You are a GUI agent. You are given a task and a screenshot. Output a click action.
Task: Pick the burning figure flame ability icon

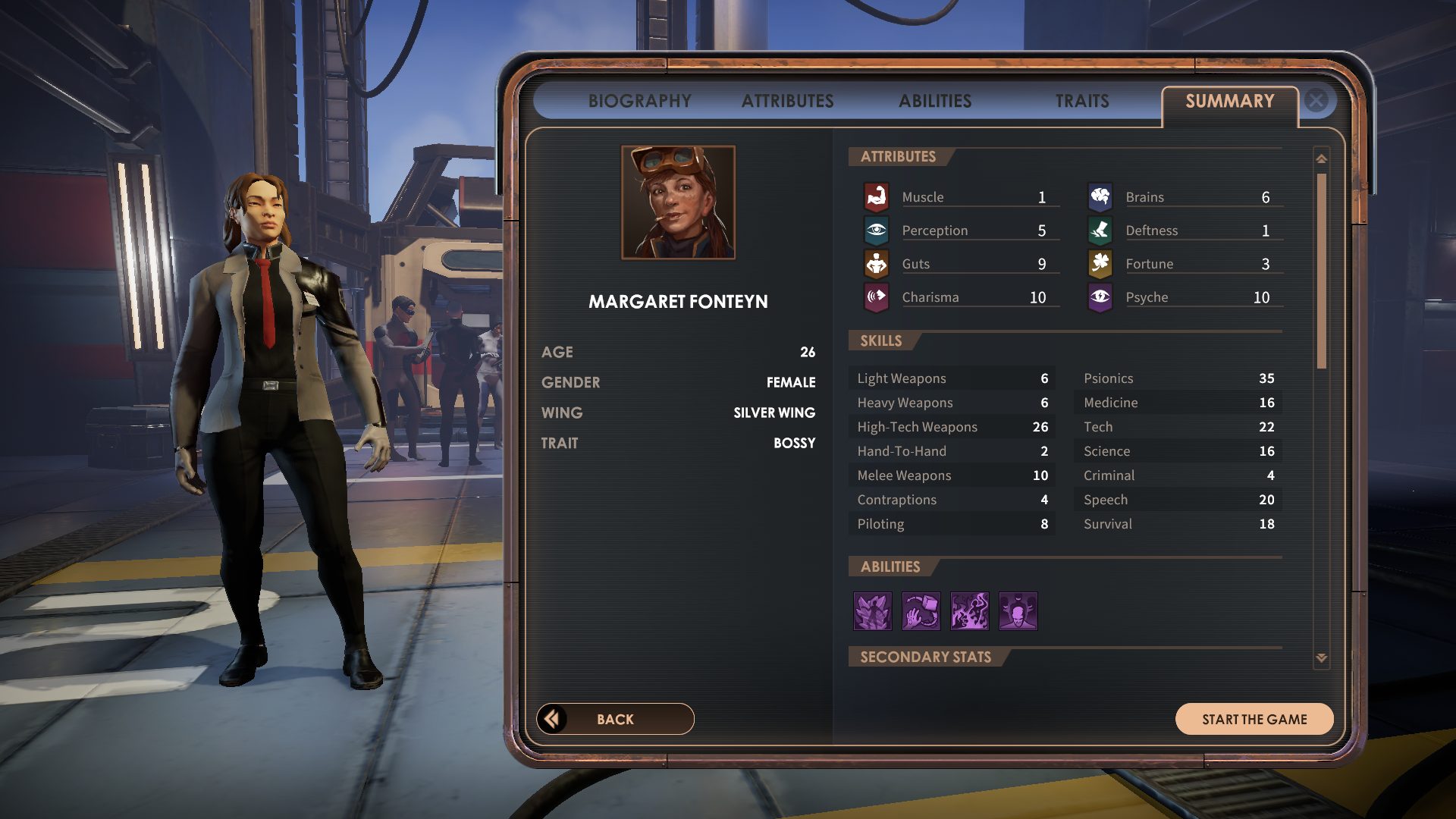(970, 611)
